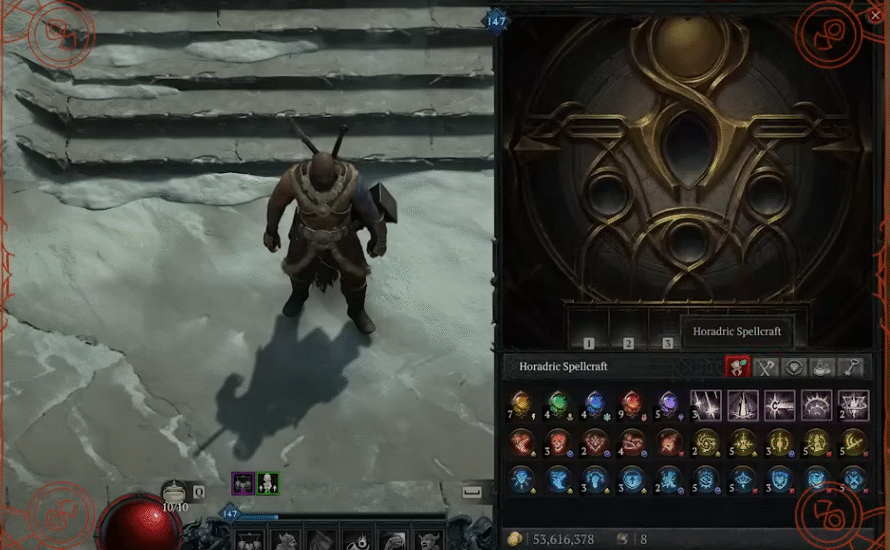Open the gem socketables inventory tab
The height and width of the screenshot is (550, 890).
point(794,367)
